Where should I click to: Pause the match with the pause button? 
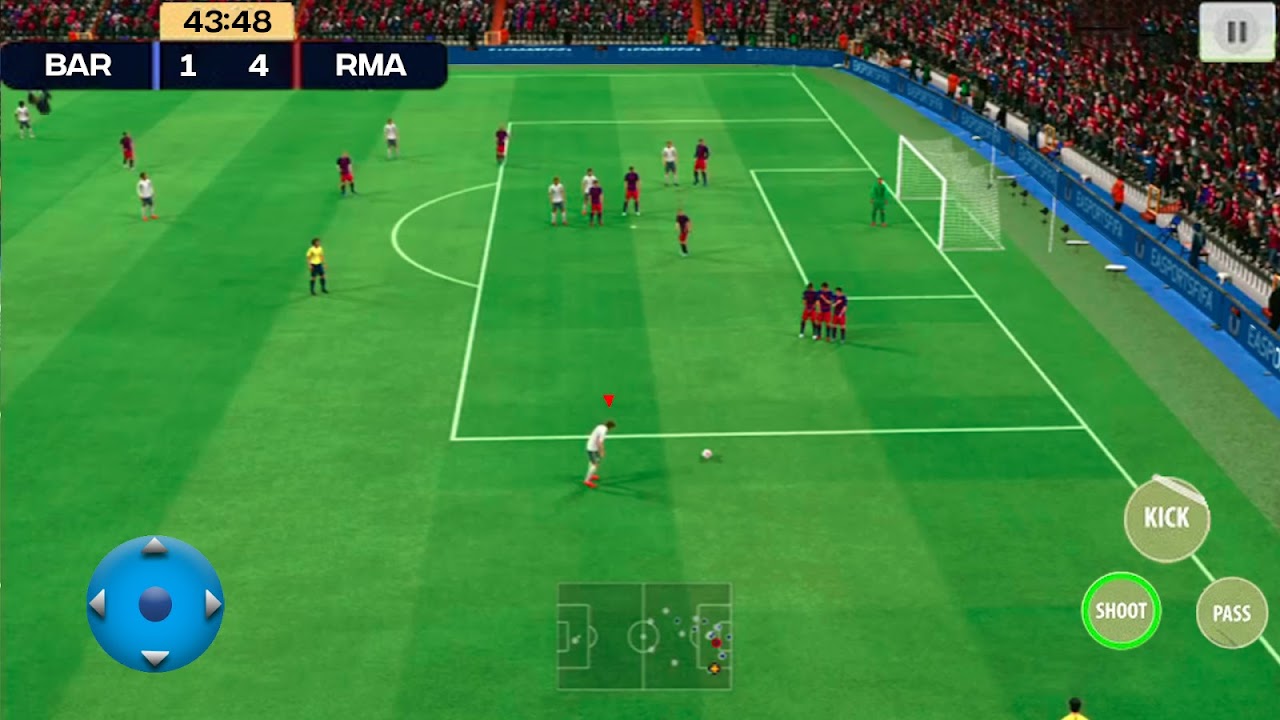[x=1237, y=32]
